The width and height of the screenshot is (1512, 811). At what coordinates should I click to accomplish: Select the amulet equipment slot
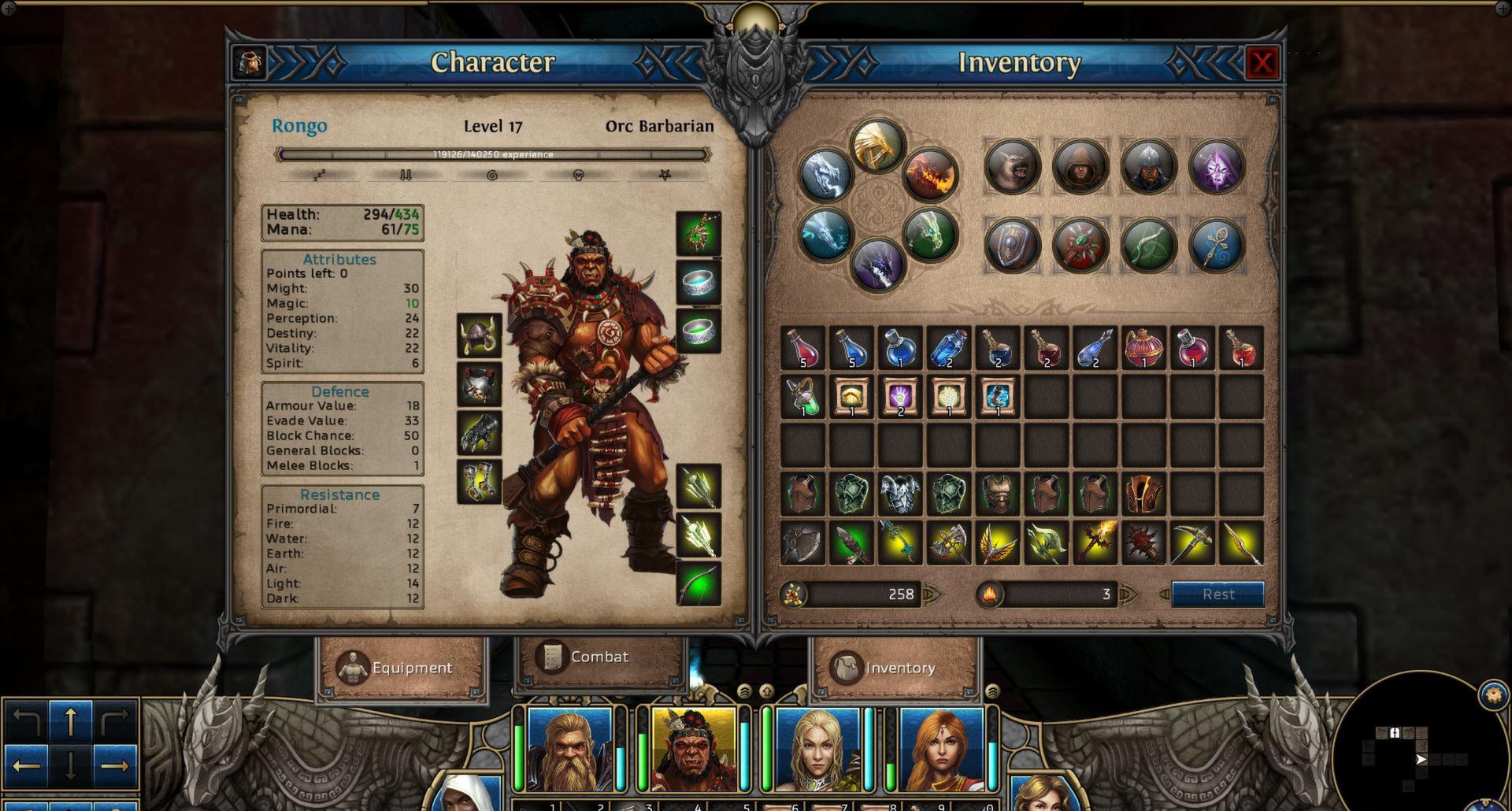[x=699, y=233]
